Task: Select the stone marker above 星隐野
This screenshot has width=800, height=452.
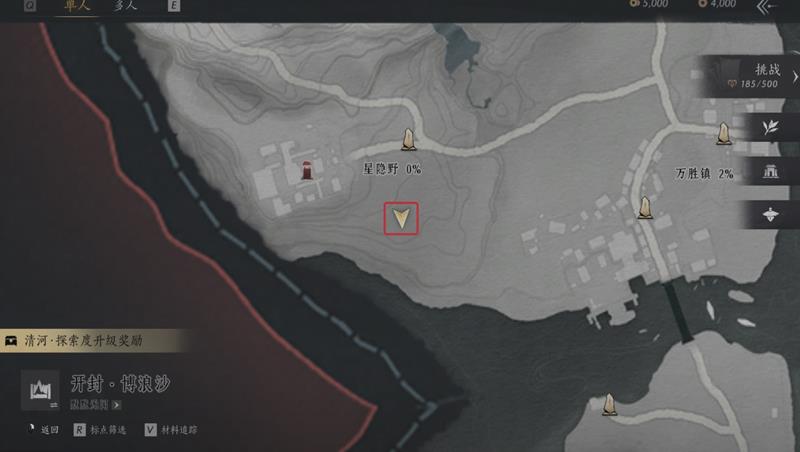Action: (x=408, y=140)
